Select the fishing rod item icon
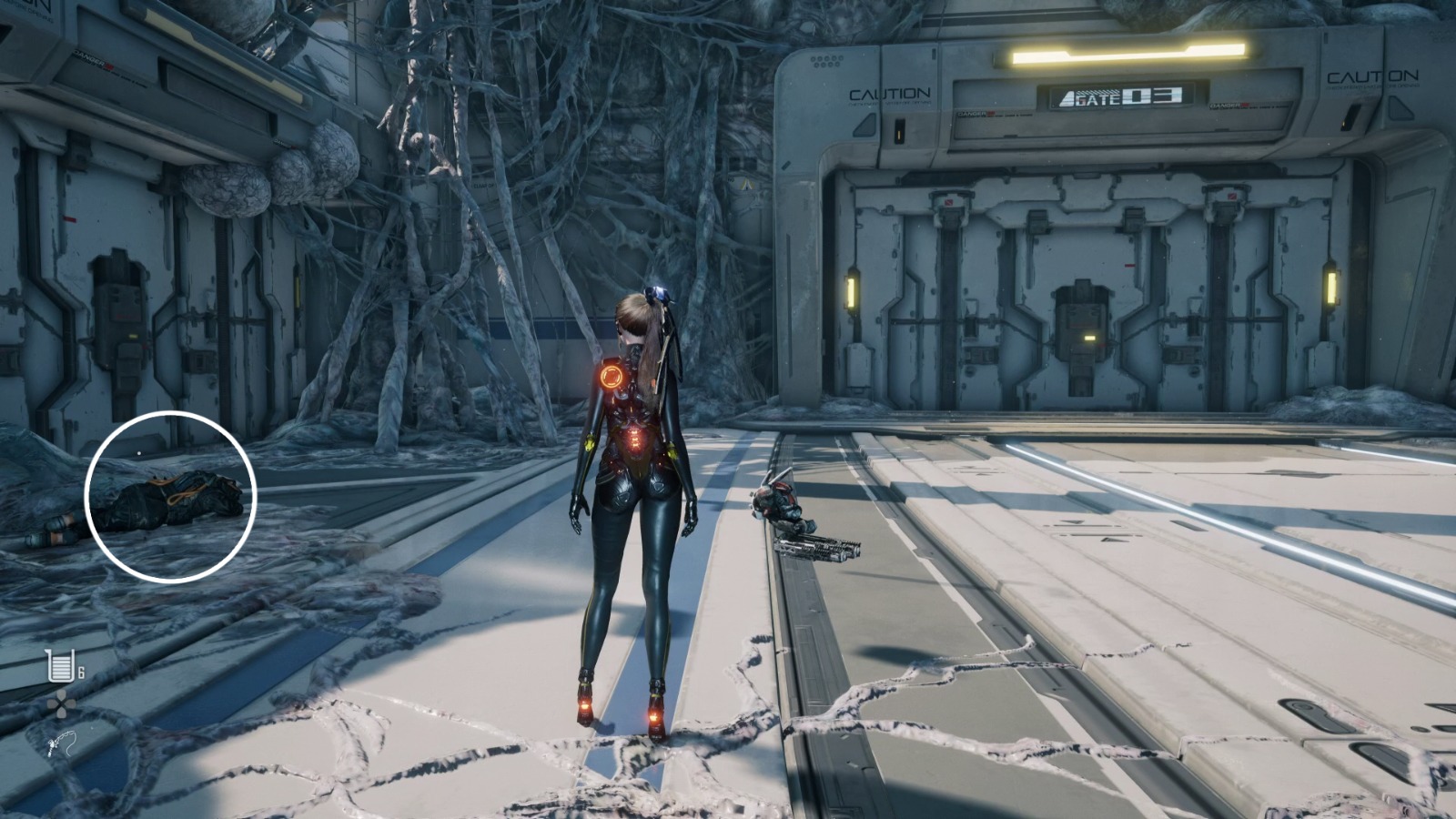 [60, 745]
